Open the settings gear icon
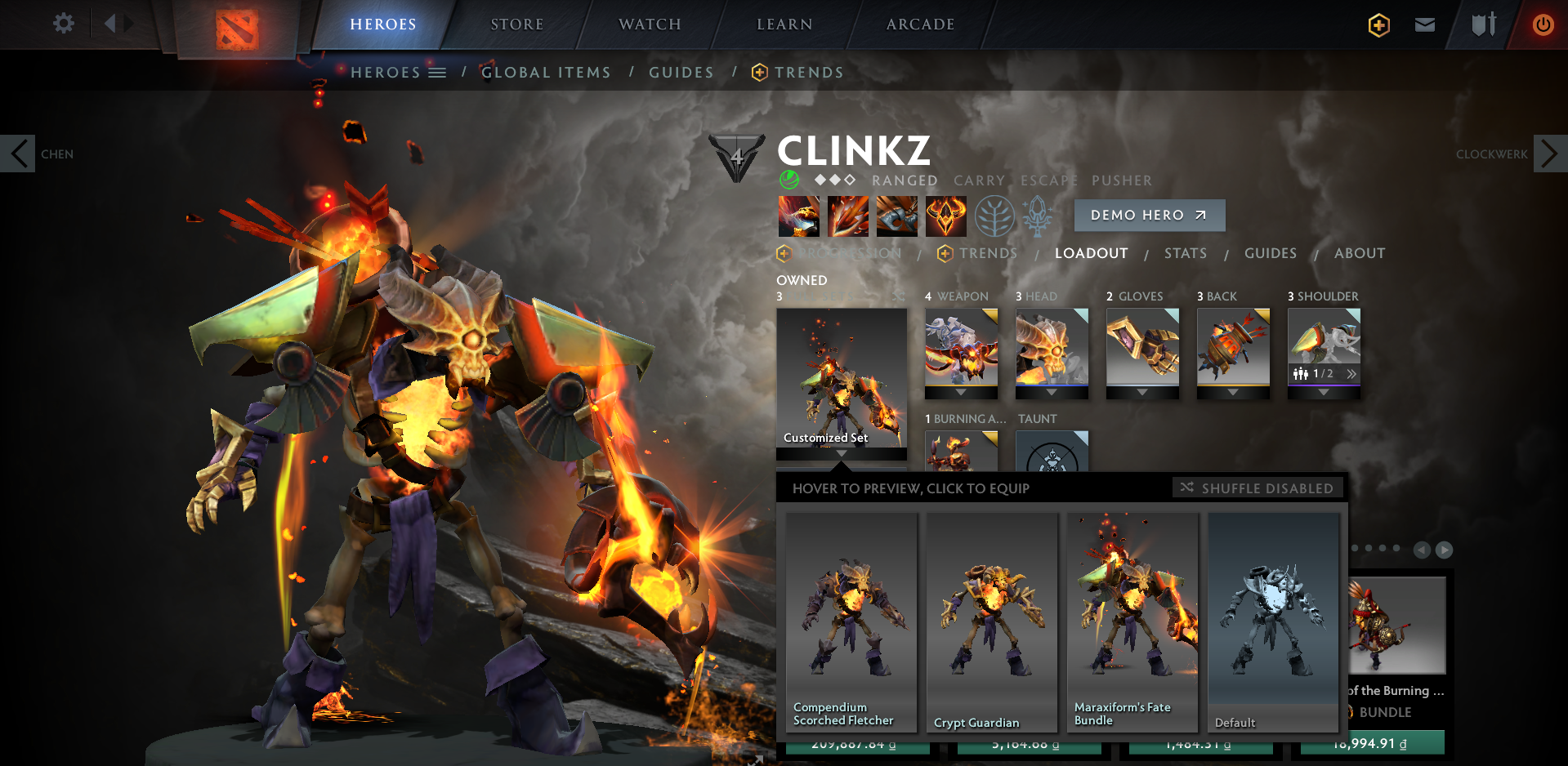1568x766 pixels. pos(63,24)
